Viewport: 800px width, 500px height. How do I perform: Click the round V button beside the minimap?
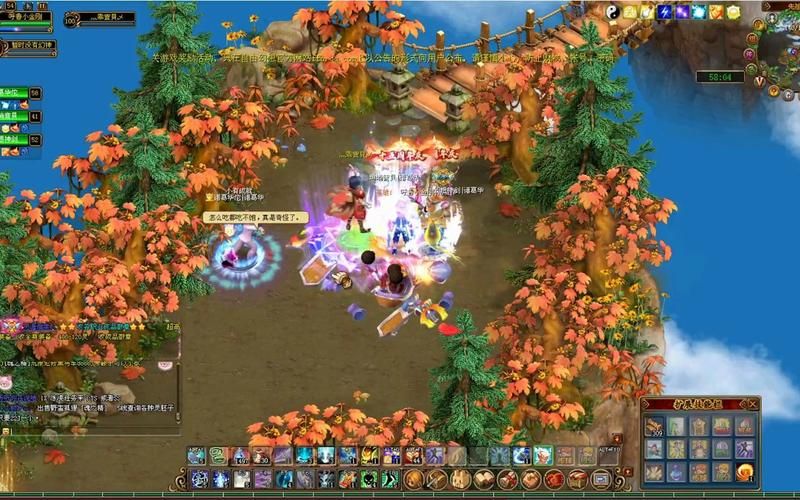click(760, 80)
